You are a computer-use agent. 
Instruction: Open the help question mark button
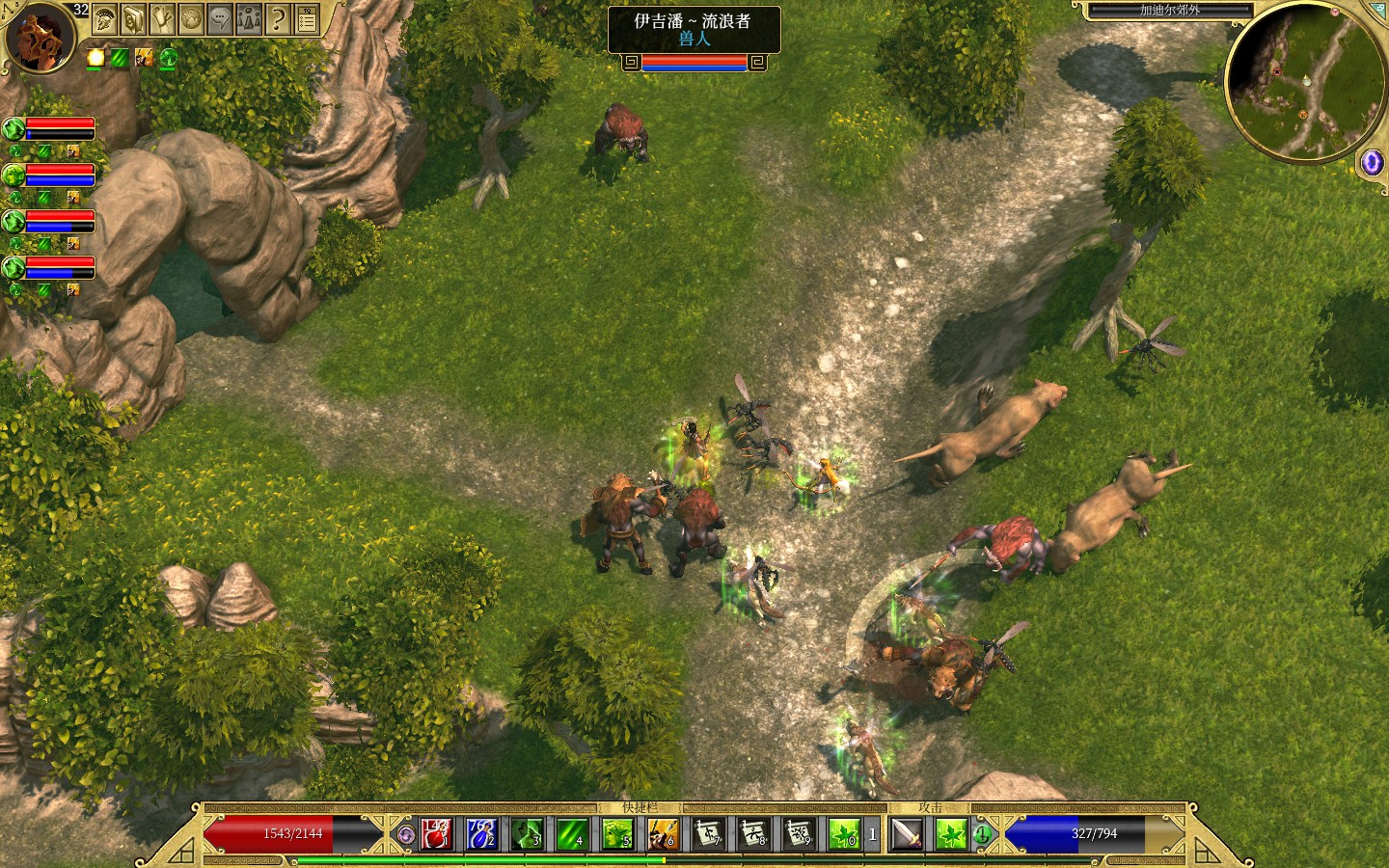click(278, 18)
